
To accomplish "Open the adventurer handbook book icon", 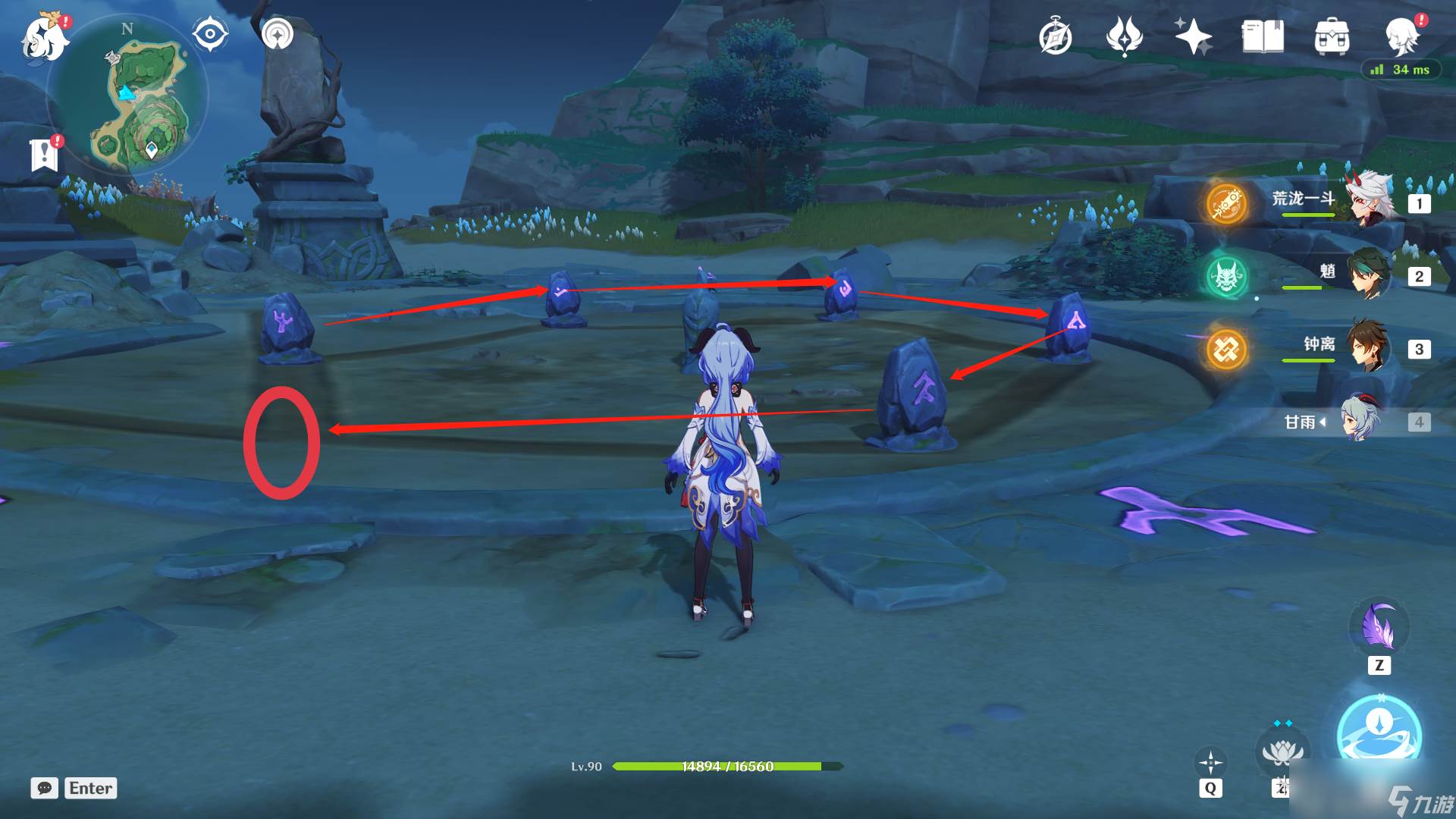I will click(1263, 36).
